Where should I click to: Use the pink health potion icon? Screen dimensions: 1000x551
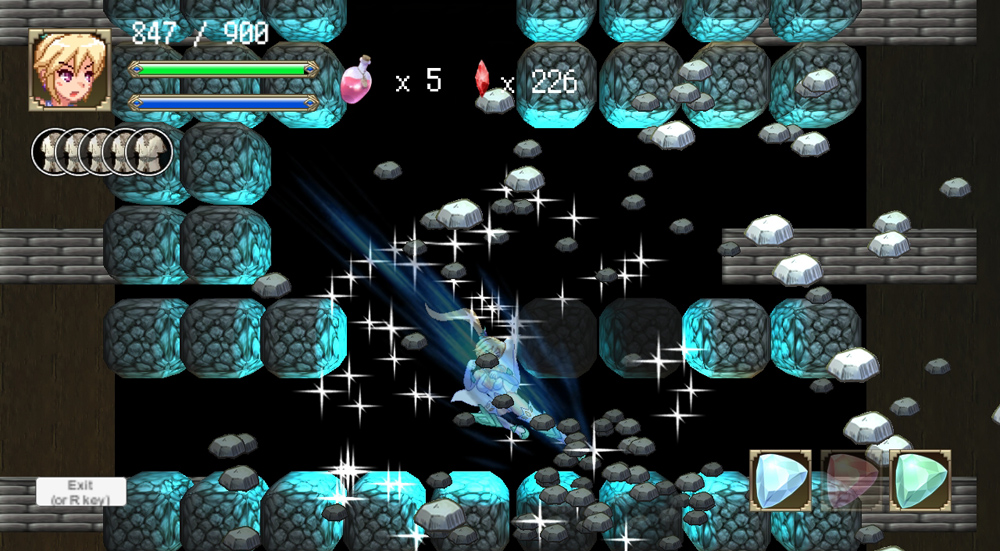click(357, 79)
